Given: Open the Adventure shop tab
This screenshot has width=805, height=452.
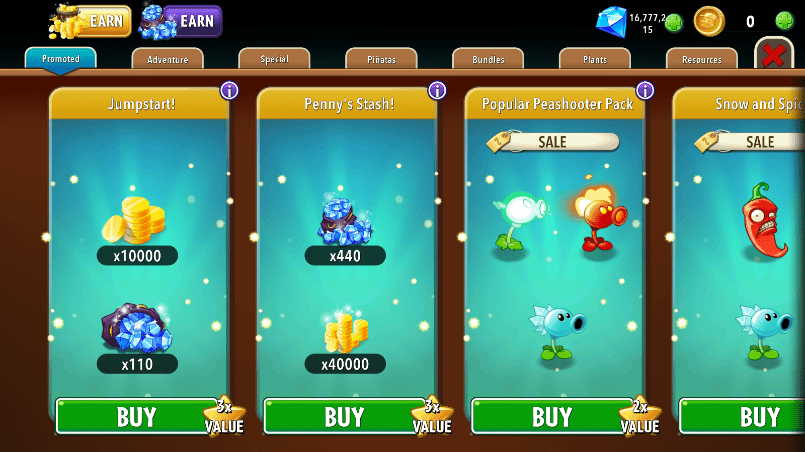Looking at the screenshot, I should 167,60.
